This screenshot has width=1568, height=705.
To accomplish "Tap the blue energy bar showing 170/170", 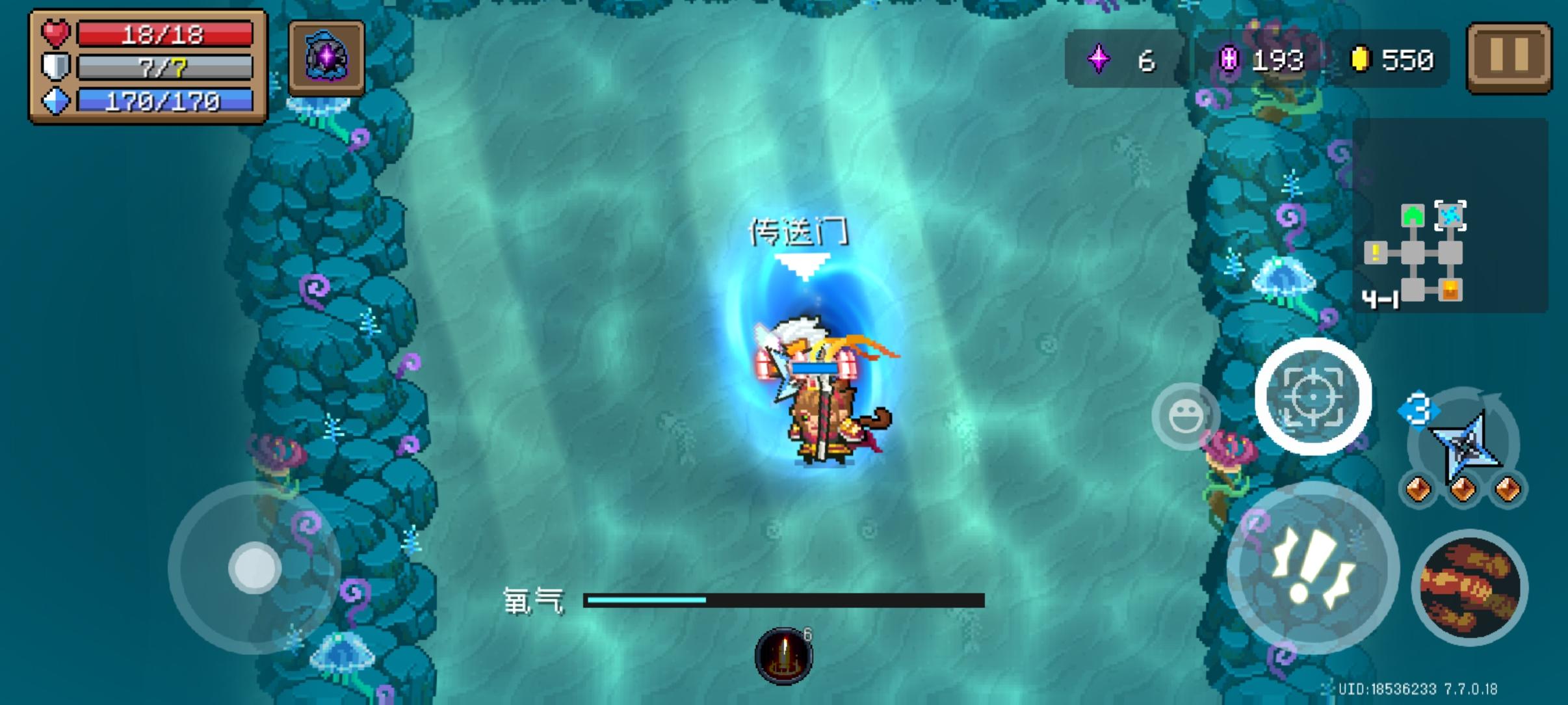I will (164, 101).
